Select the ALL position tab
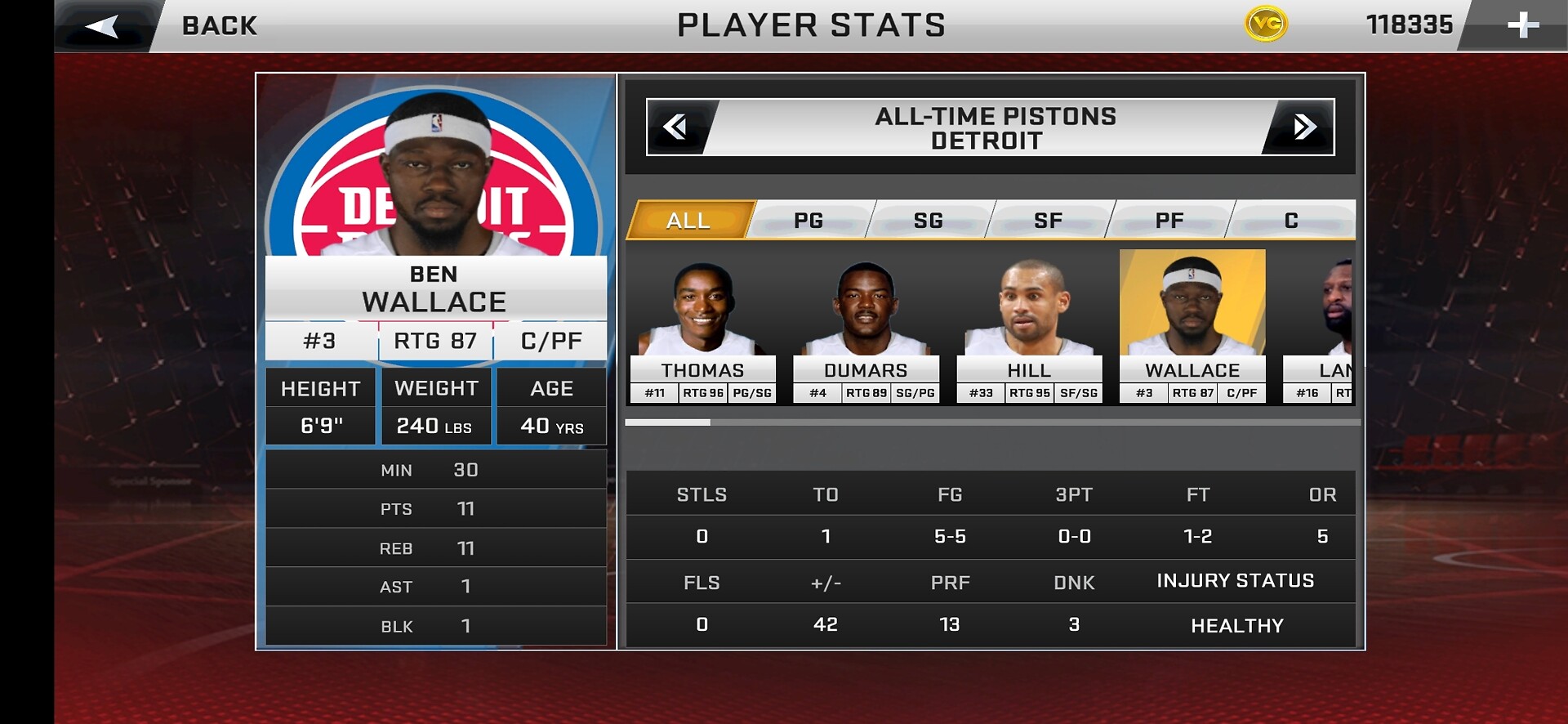This screenshot has height=724, width=1568. tap(688, 220)
